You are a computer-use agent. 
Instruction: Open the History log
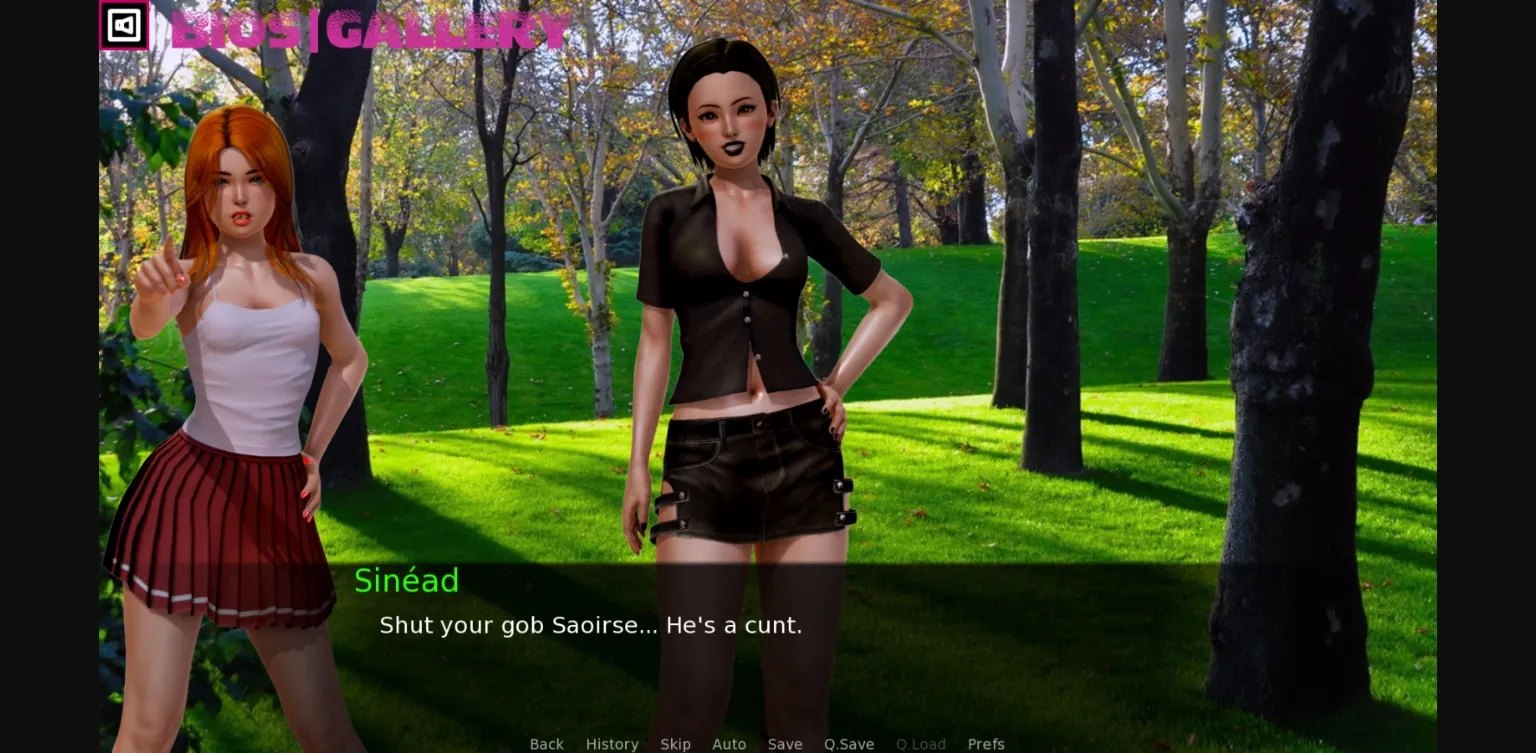(611, 744)
